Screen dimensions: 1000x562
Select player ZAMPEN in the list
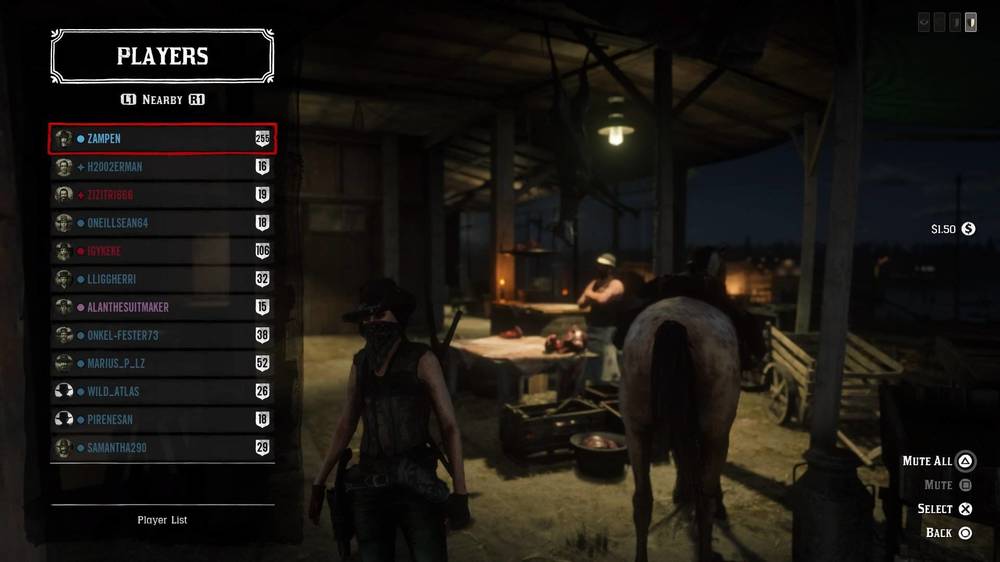coord(162,139)
